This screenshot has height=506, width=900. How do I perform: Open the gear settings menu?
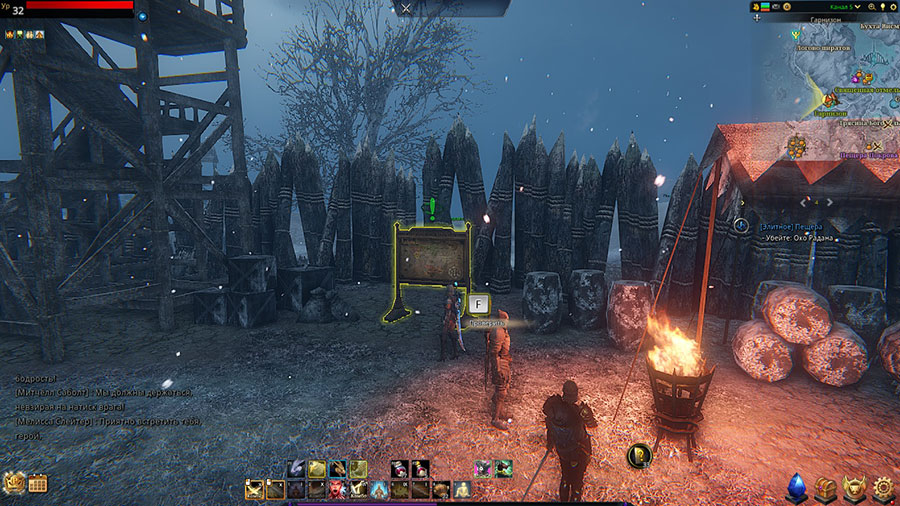tap(882, 488)
